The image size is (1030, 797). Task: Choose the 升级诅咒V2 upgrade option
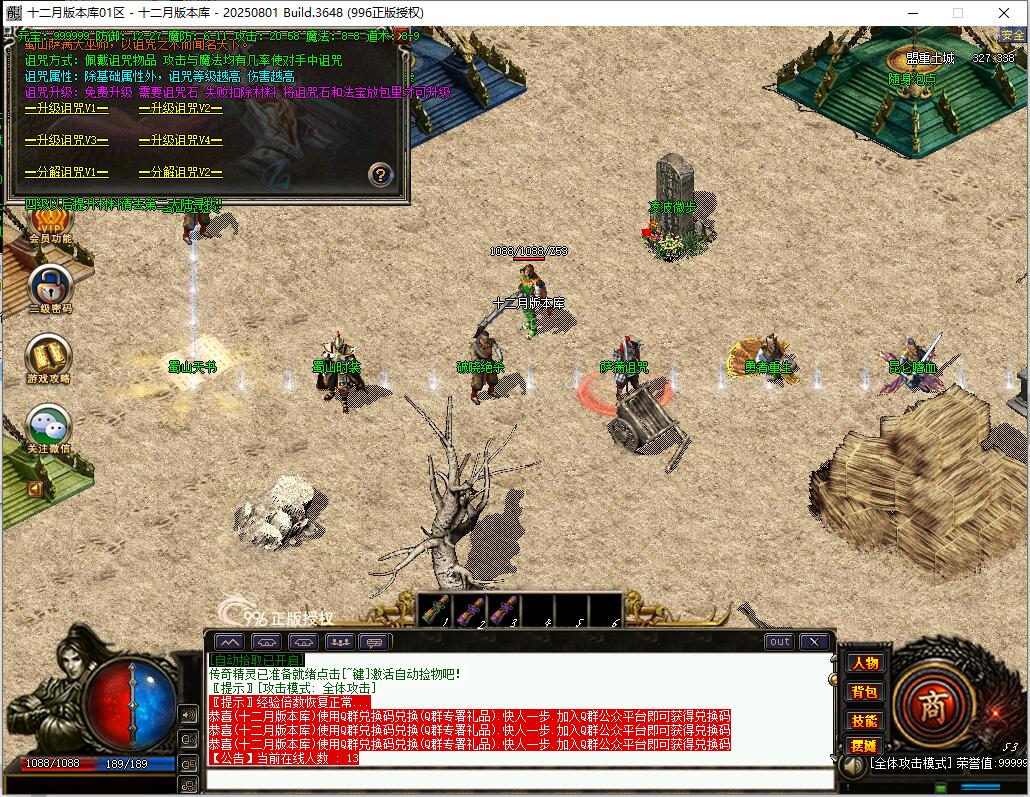181,108
